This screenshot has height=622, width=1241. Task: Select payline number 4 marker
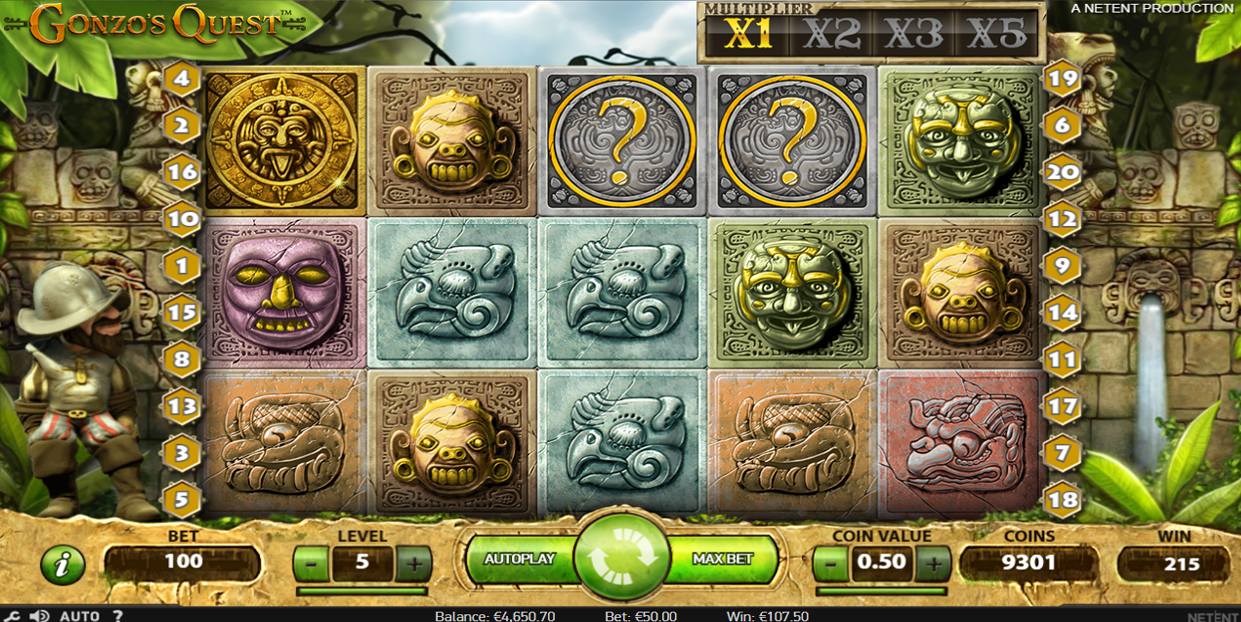click(x=182, y=76)
